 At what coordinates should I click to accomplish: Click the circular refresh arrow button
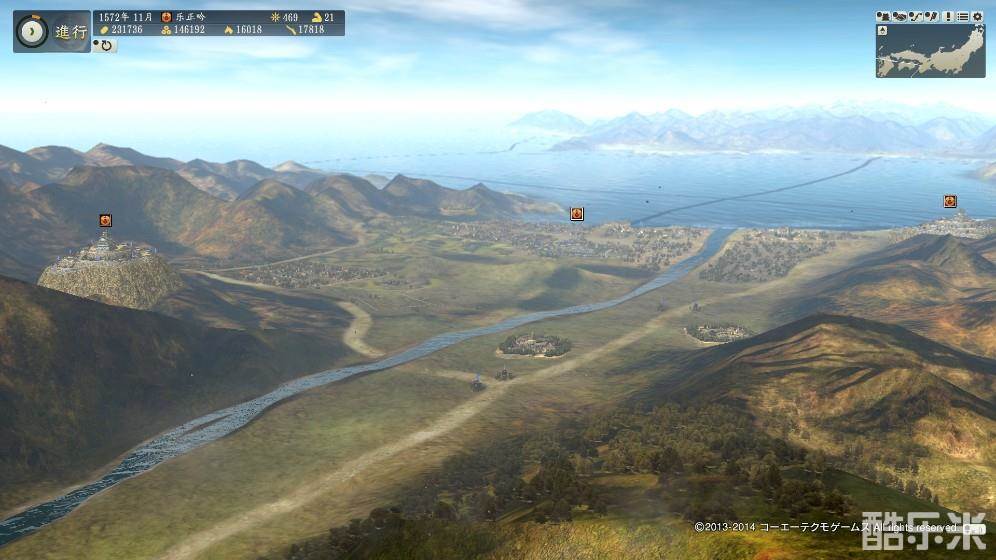(x=104, y=45)
